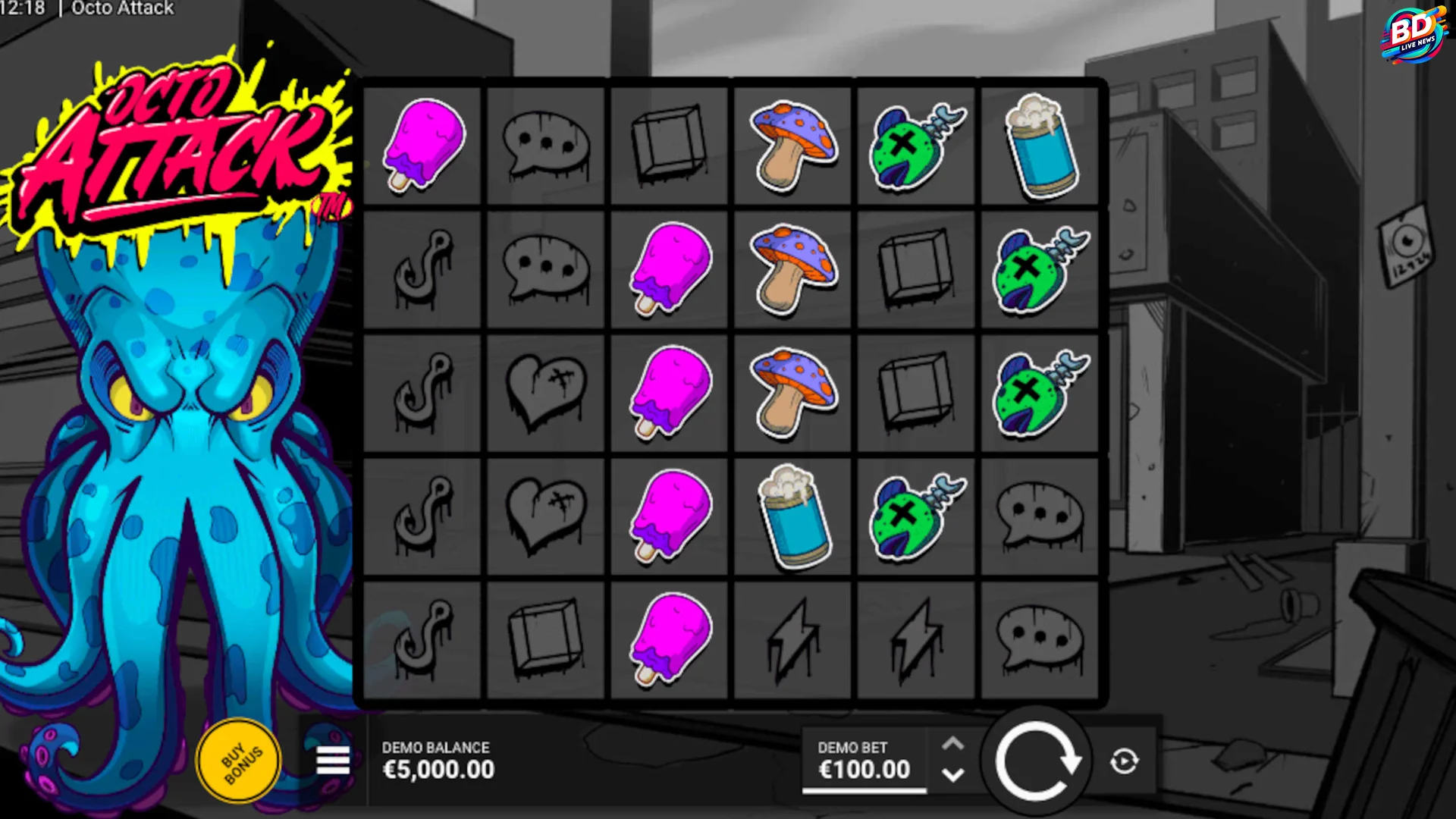Click the green fish bomb symbol
The height and width of the screenshot is (819, 1456).
[915, 144]
